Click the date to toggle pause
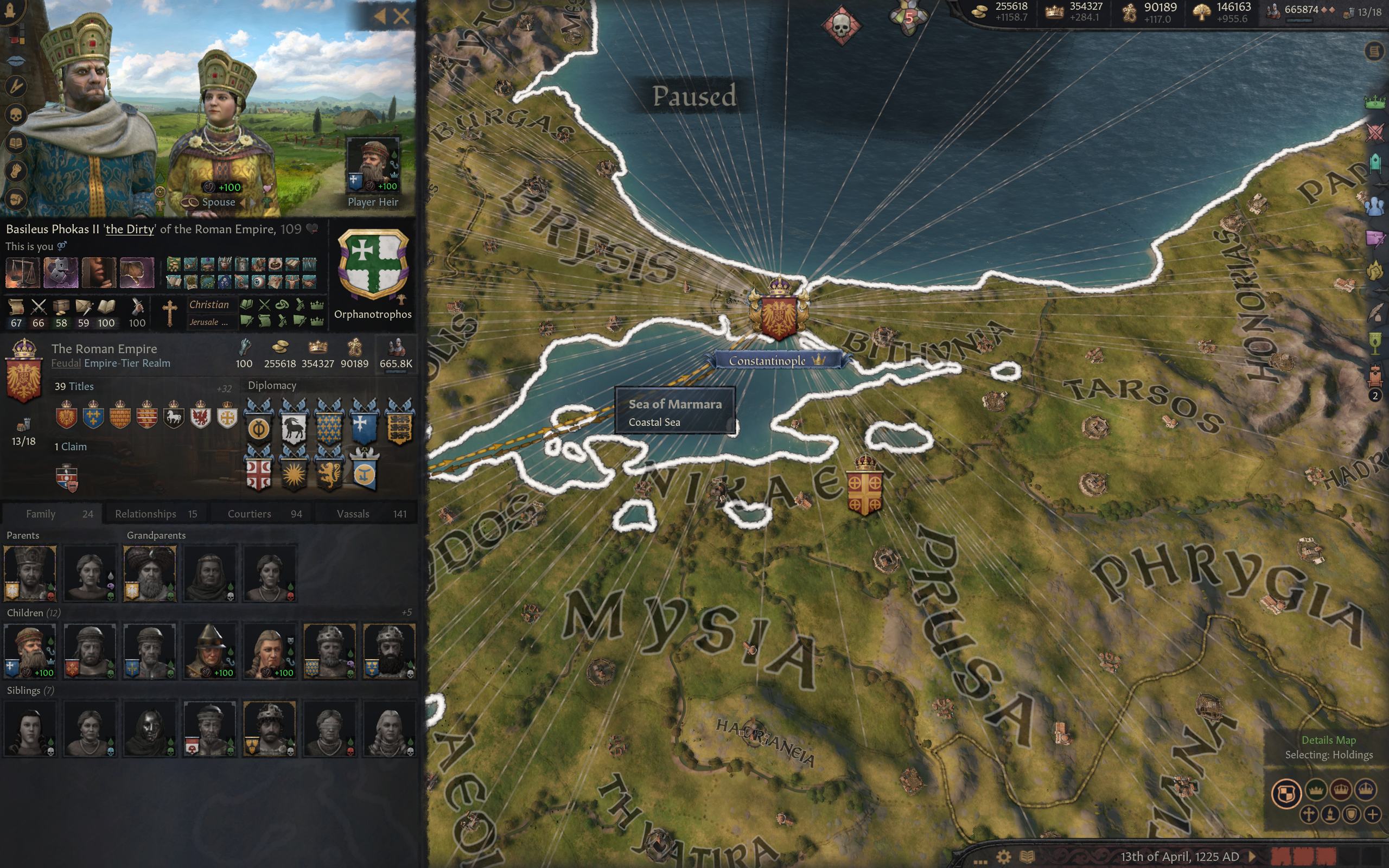 coord(1179,857)
